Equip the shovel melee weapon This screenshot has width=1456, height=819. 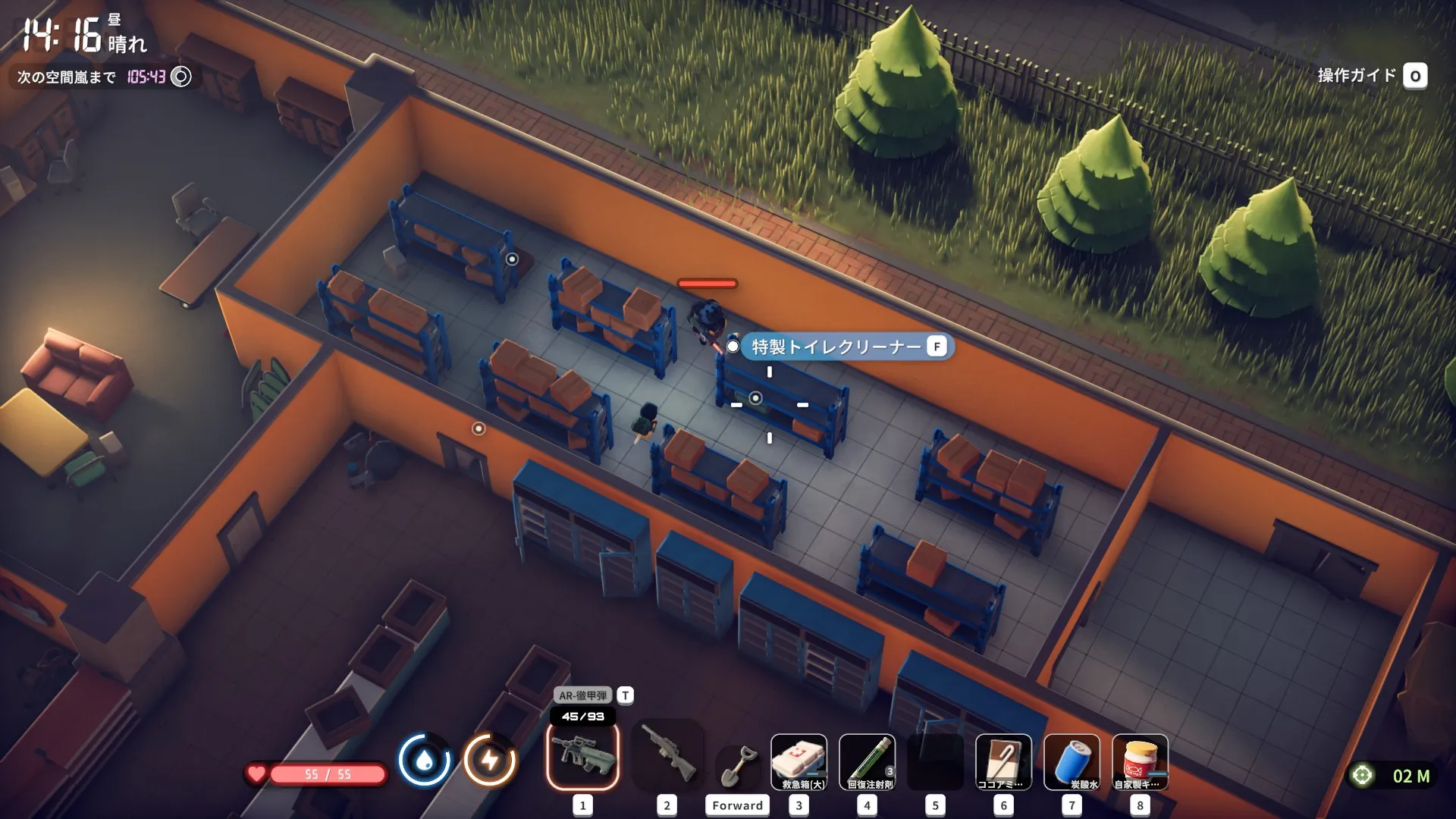pos(738,766)
